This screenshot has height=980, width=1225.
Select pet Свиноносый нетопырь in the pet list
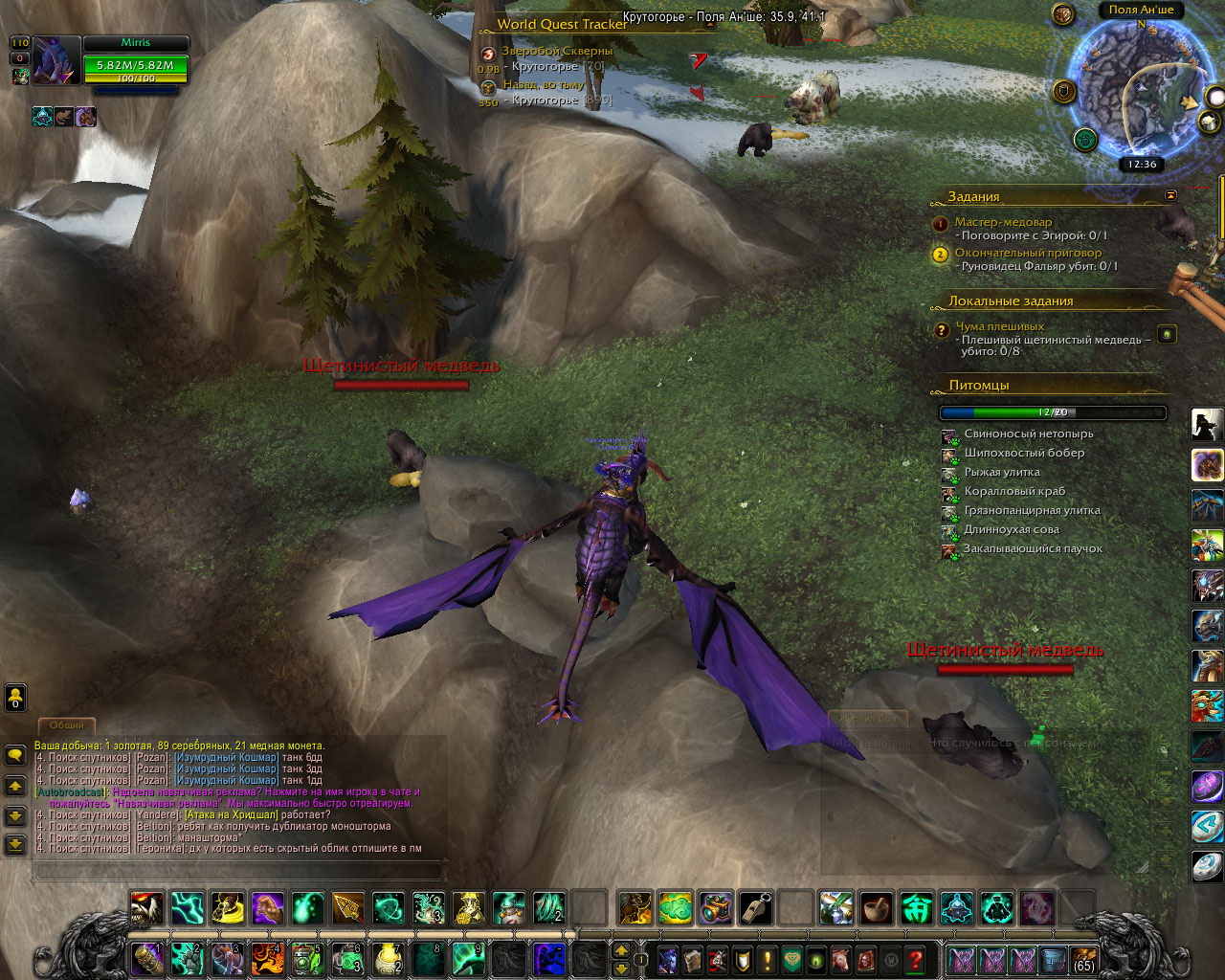[x=1028, y=434]
